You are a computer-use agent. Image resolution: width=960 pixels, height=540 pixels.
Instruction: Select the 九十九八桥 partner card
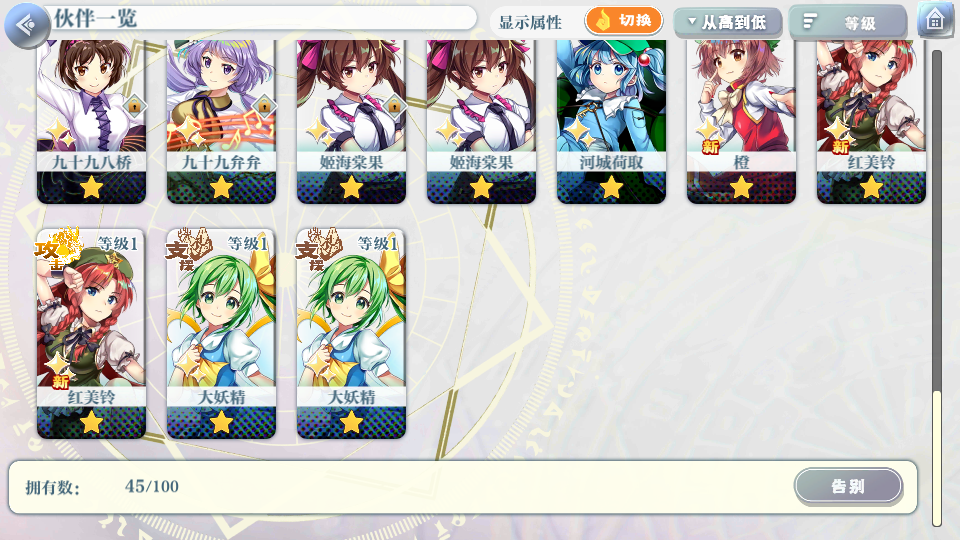pos(92,120)
